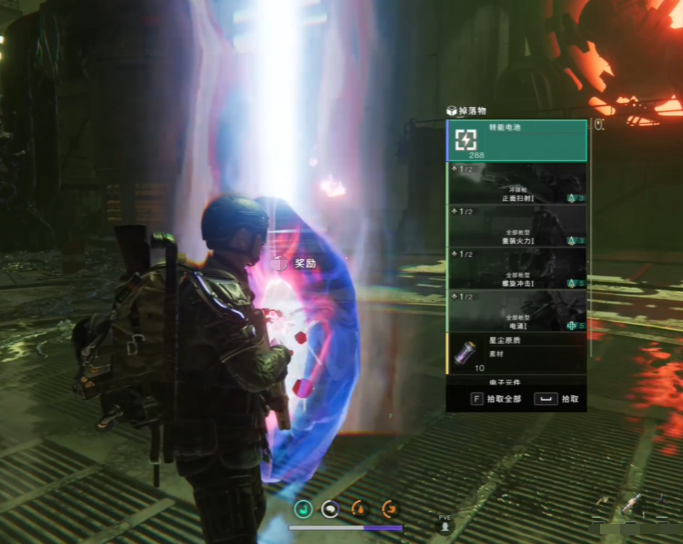
Task: Choose the 重装火力 mod row
Action: (517, 226)
